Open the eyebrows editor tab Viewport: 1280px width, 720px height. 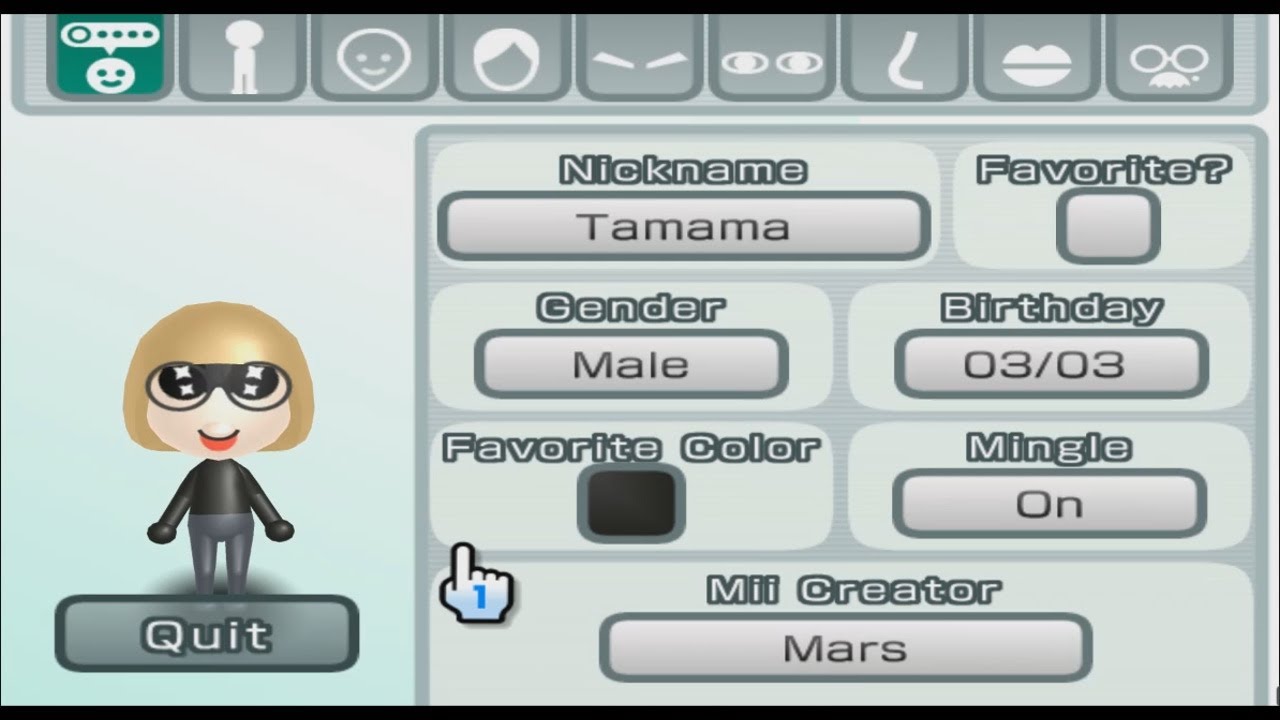[639, 55]
